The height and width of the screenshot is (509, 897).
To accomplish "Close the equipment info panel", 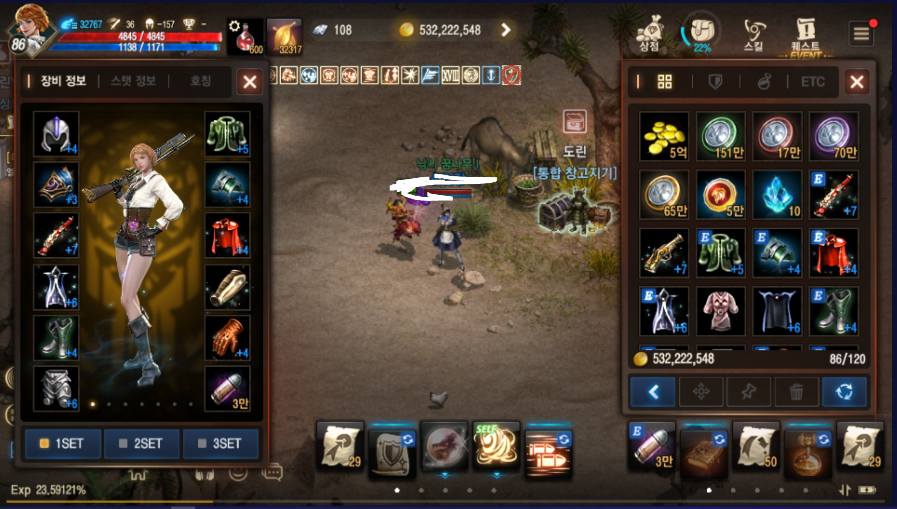I will pos(249,82).
